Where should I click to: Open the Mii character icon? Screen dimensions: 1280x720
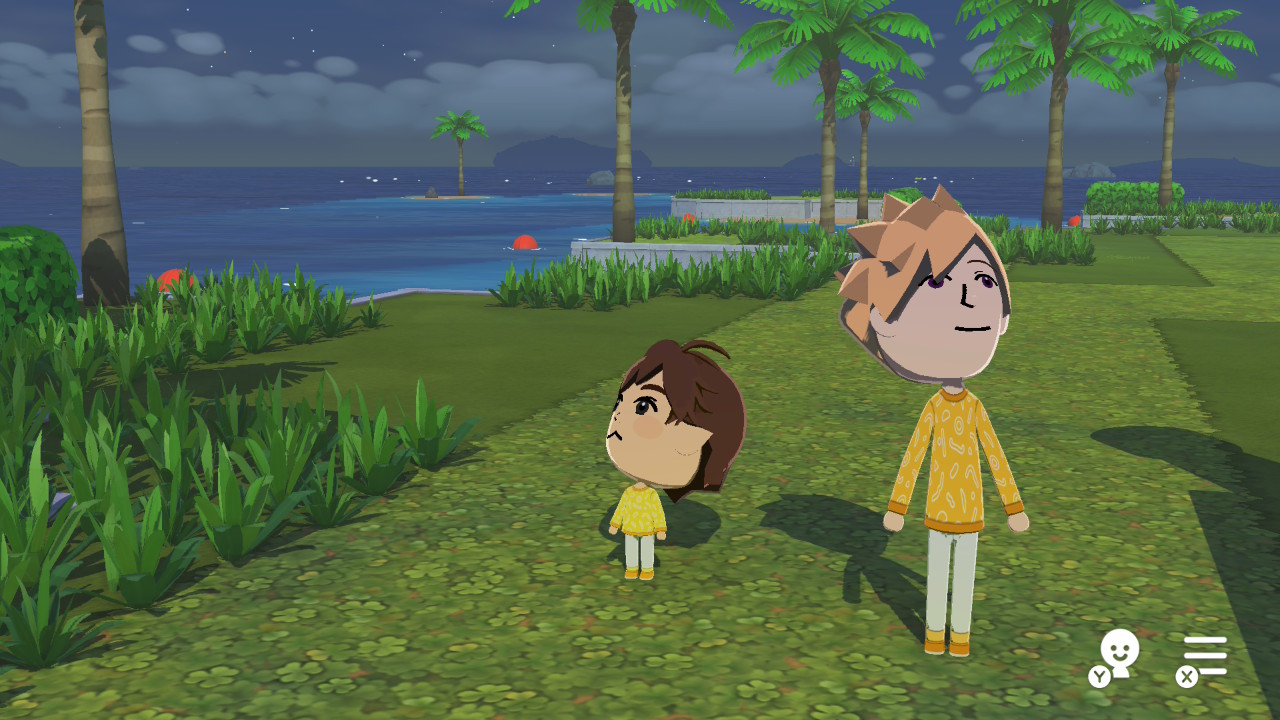point(1118,655)
